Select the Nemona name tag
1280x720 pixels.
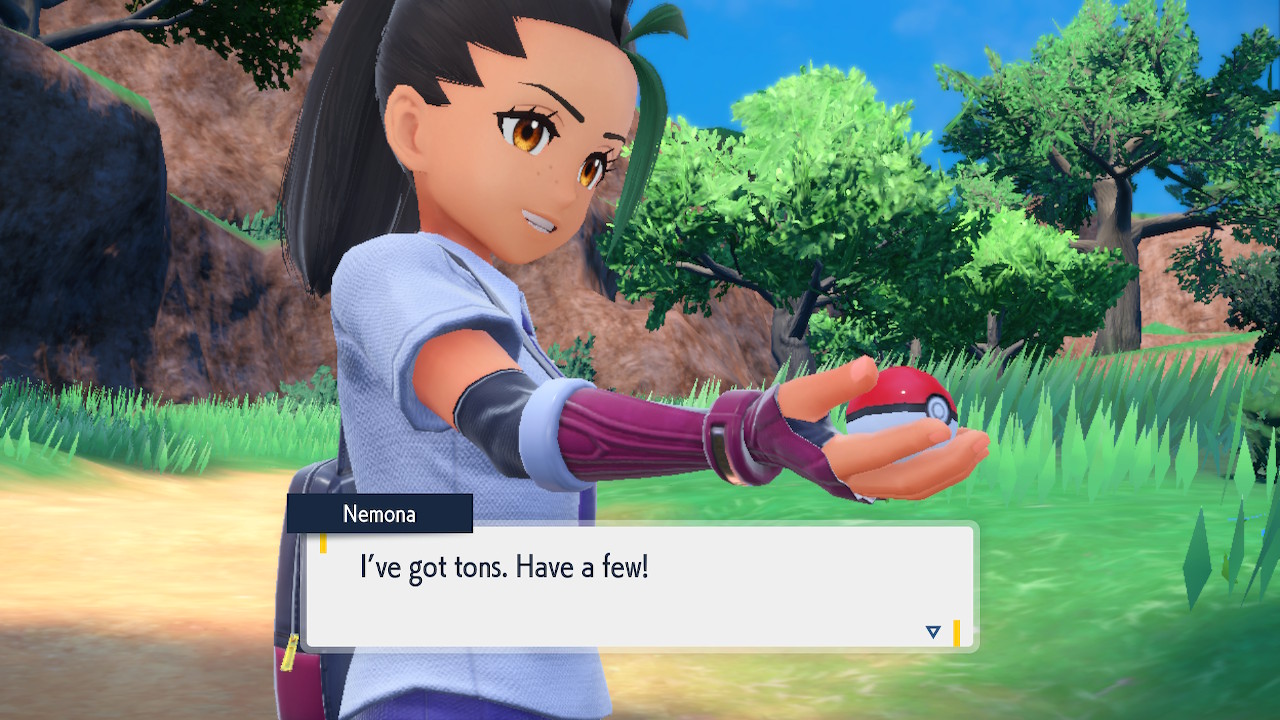380,514
